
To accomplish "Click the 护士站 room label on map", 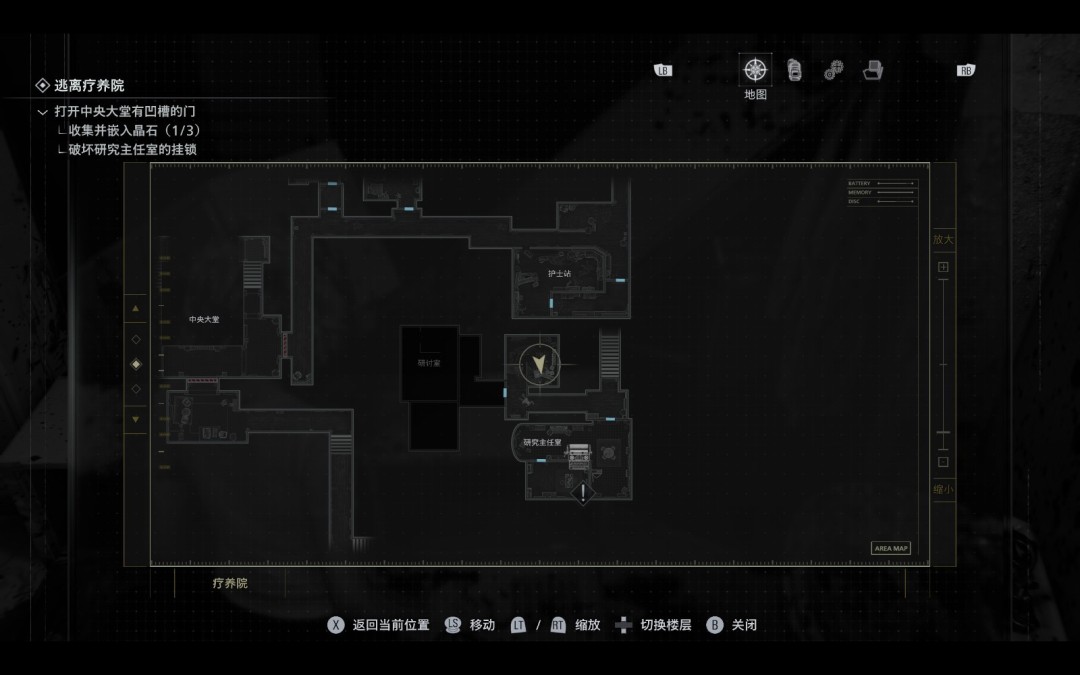I will coord(559,273).
